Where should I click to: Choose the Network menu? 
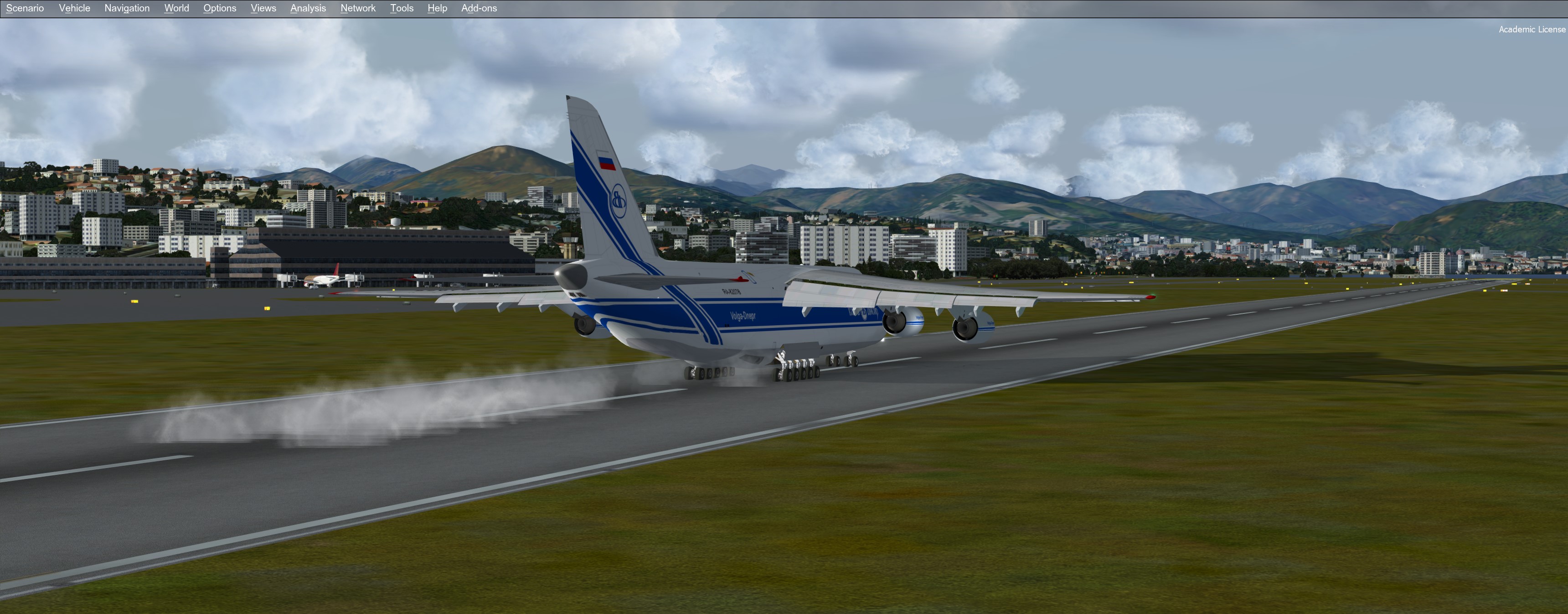click(358, 8)
